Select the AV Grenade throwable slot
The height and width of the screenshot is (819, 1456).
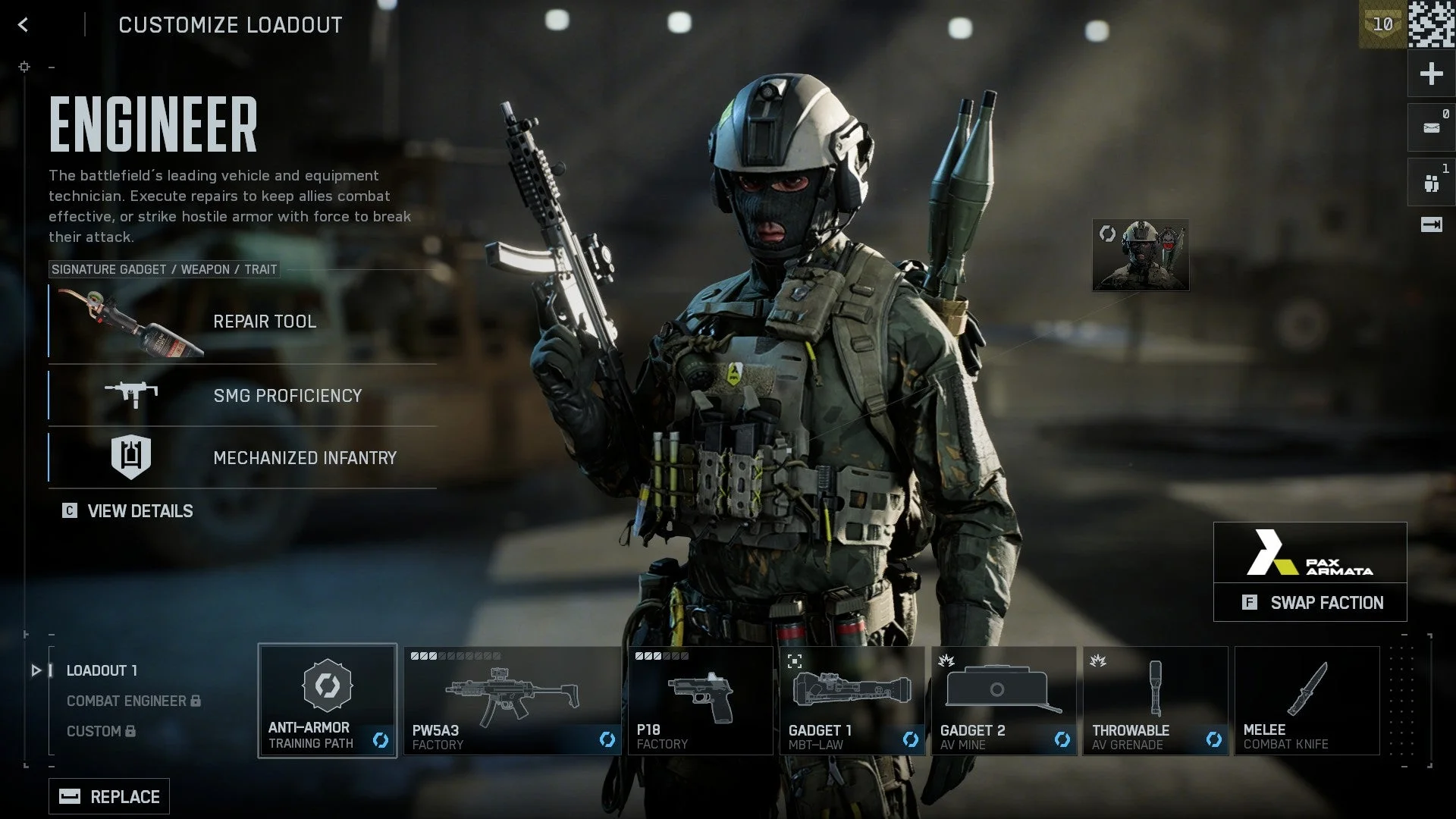click(x=1155, y=700)
